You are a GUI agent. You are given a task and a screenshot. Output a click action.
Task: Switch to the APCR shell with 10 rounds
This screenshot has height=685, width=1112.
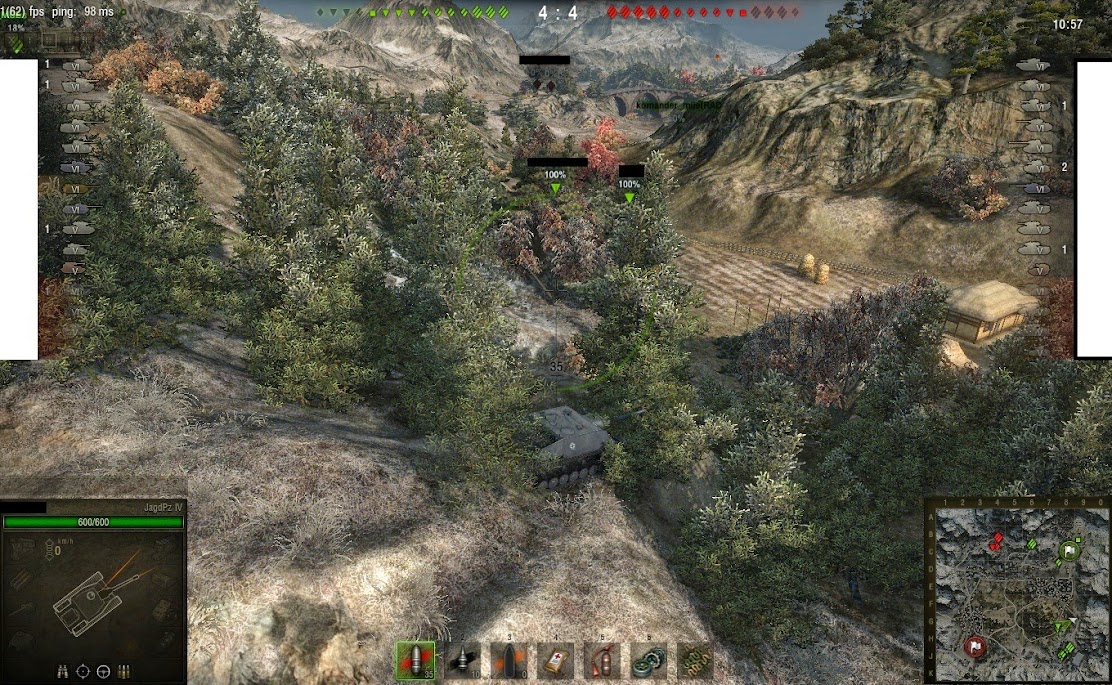coord(463,661)
